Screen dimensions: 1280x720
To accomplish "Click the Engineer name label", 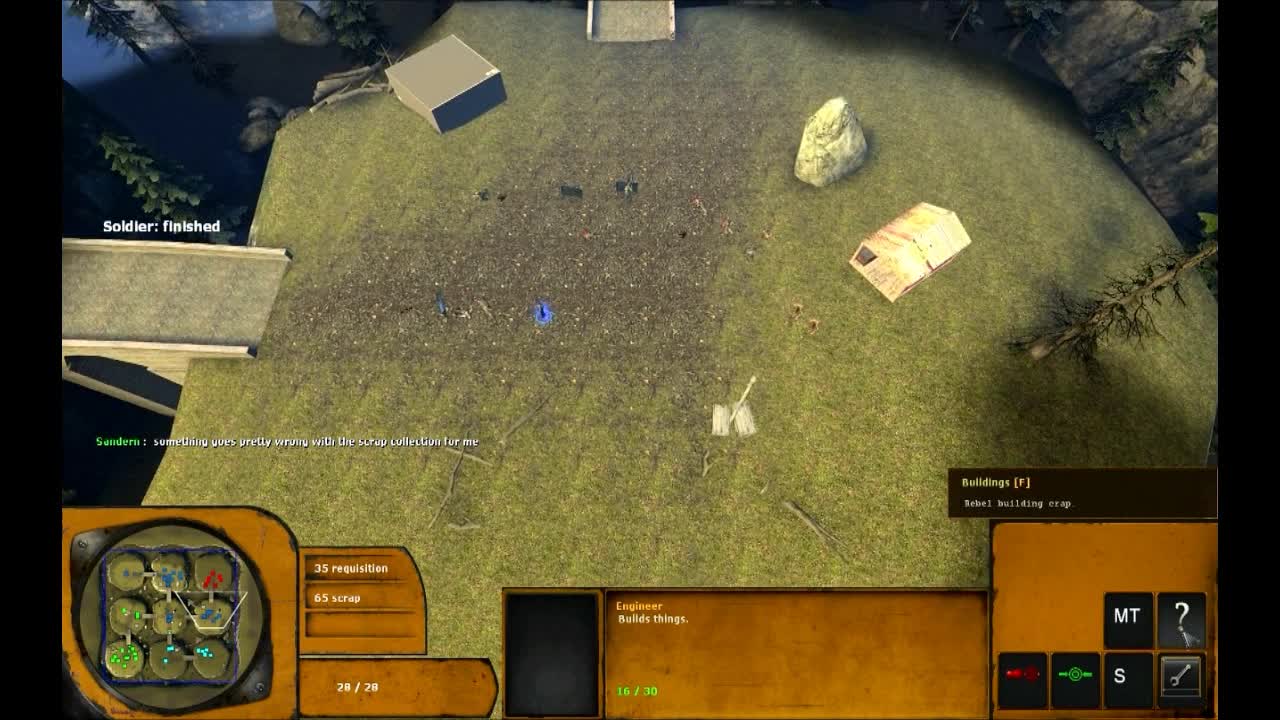I will click(x=640, y=606).
